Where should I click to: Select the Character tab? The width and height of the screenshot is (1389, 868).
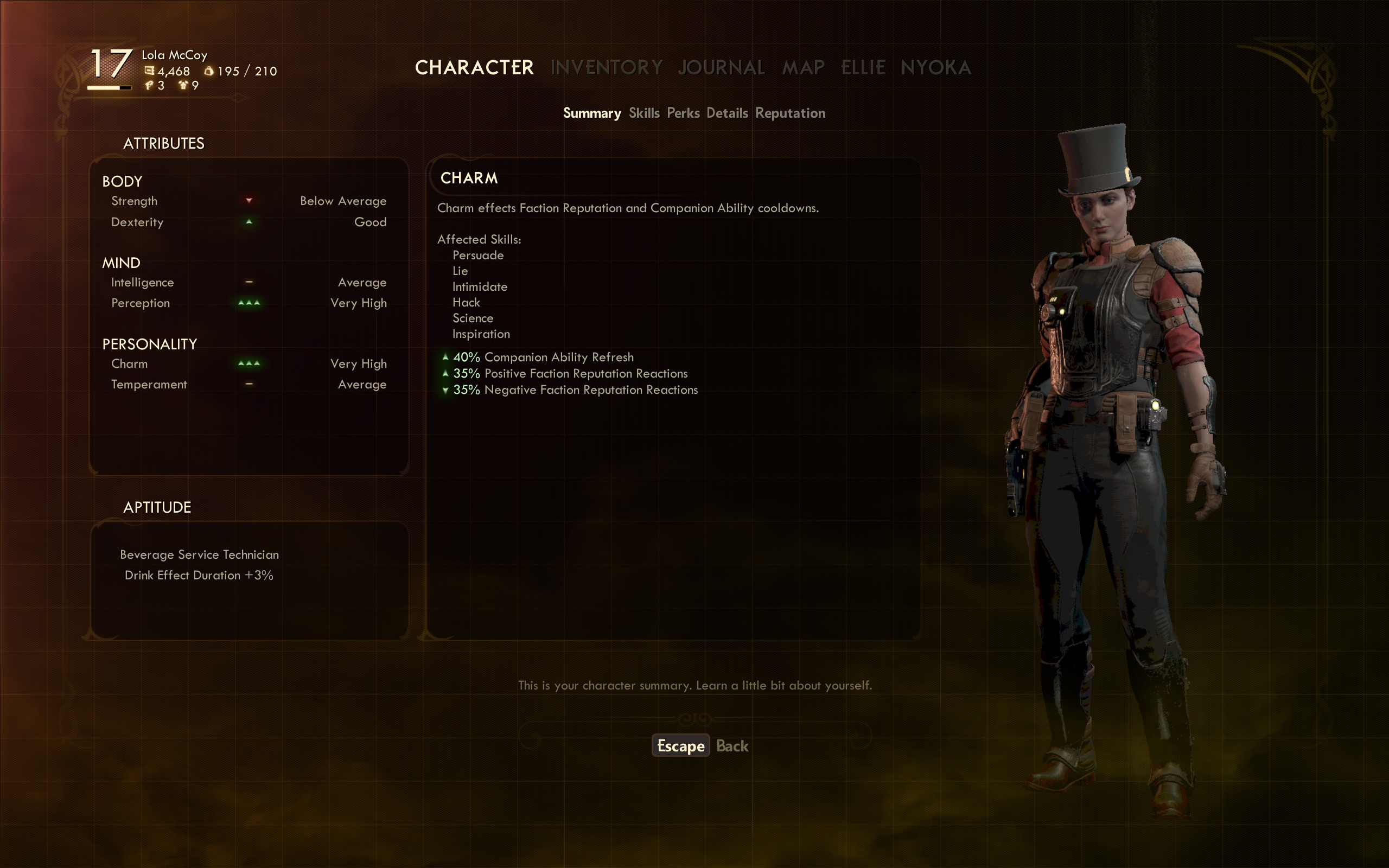click(474, 68)
